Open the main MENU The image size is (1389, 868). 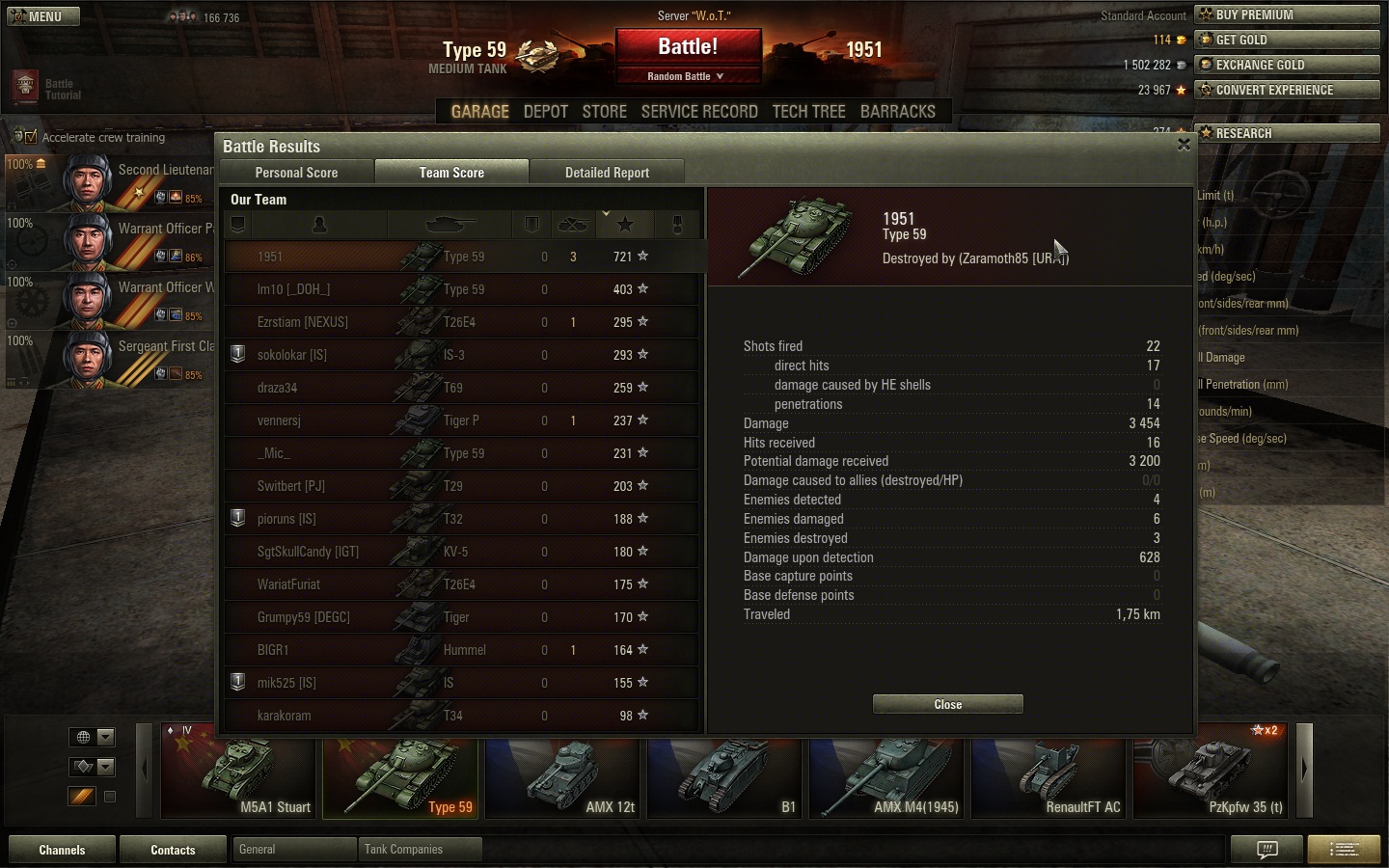pyautogui.click(x=43, y=16)
